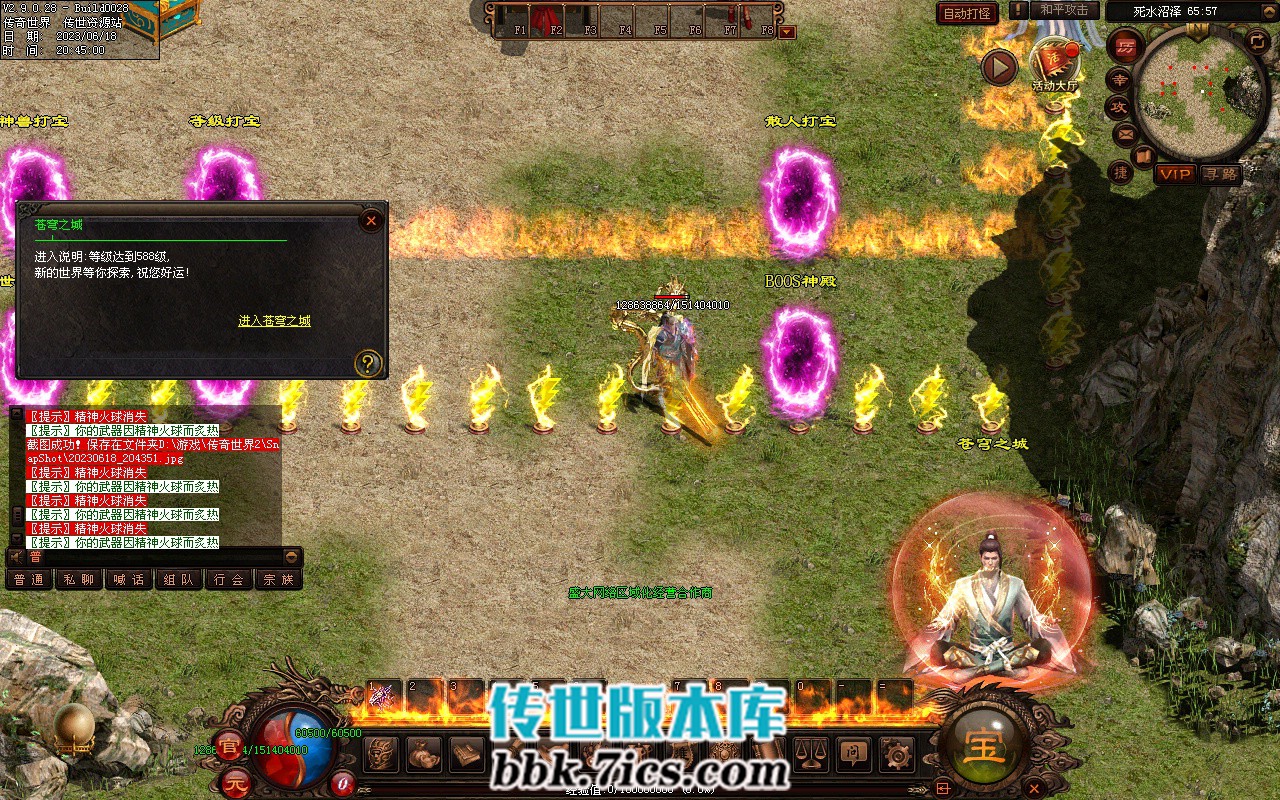1280x800 pixels.
Task: Open the VIP panel
Action: (1175, 174)
